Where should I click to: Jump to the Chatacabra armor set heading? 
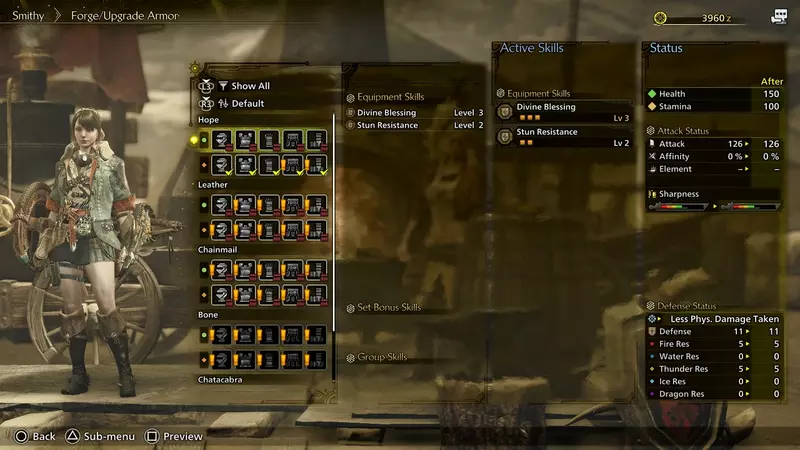tap(221, 379)
